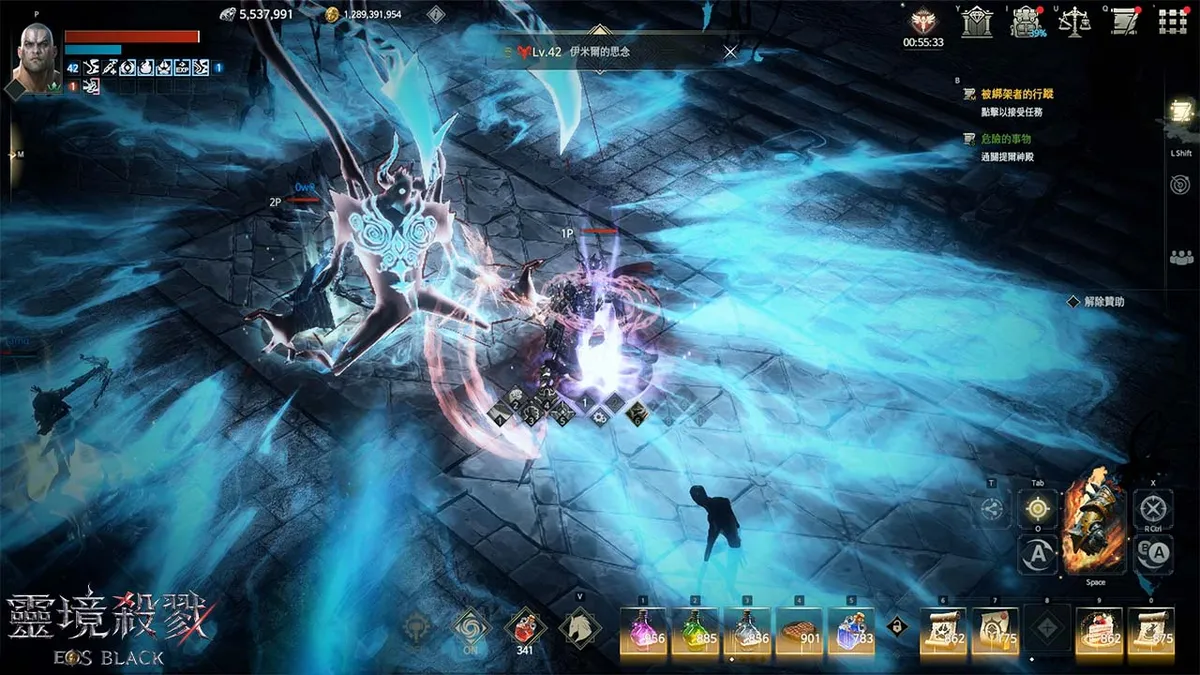Close the Lv.42 伊米爾的思念 target bar
Viewport: 1200px width, 675px height.
pyautogui.click(x=730, y=52)
